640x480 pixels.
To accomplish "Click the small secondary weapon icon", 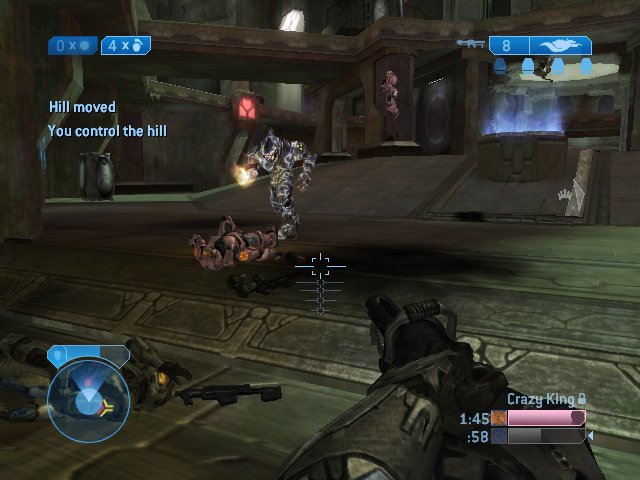I will pyautogui.click(x=470, y=44).
